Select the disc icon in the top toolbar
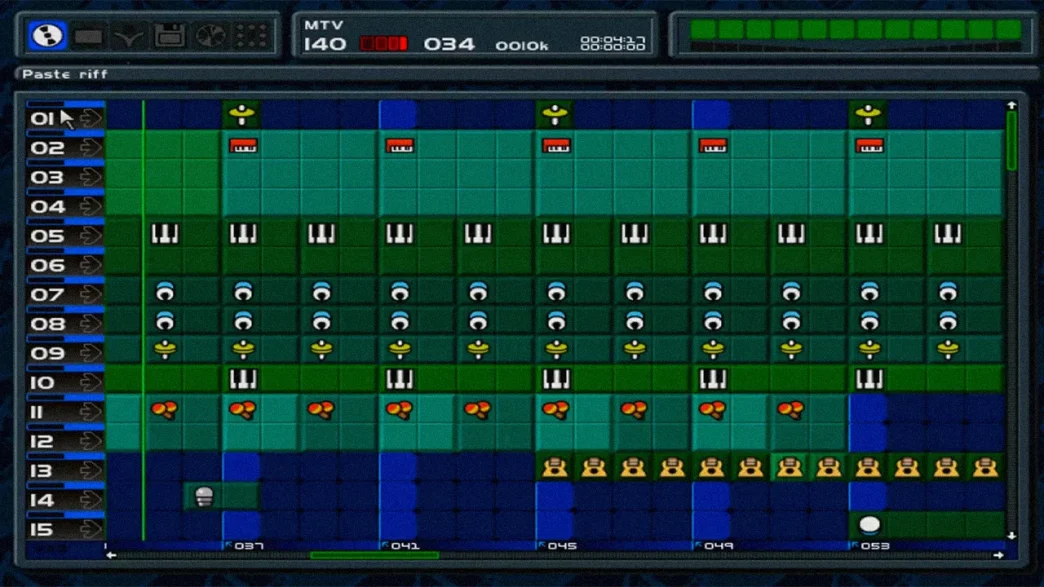1044x587 pixels. [47, 36]
